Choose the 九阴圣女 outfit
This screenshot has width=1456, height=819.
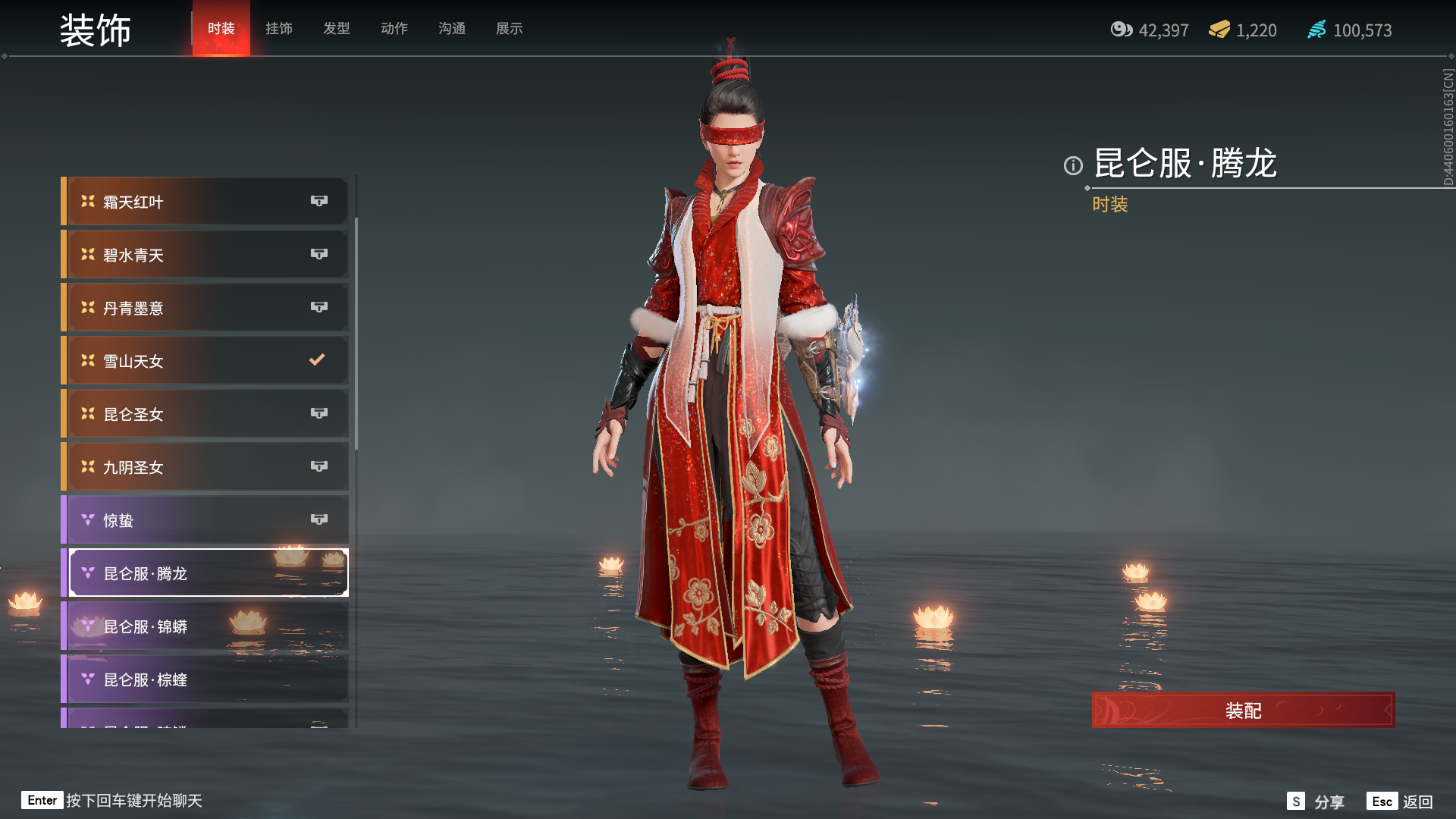(206, 467)
